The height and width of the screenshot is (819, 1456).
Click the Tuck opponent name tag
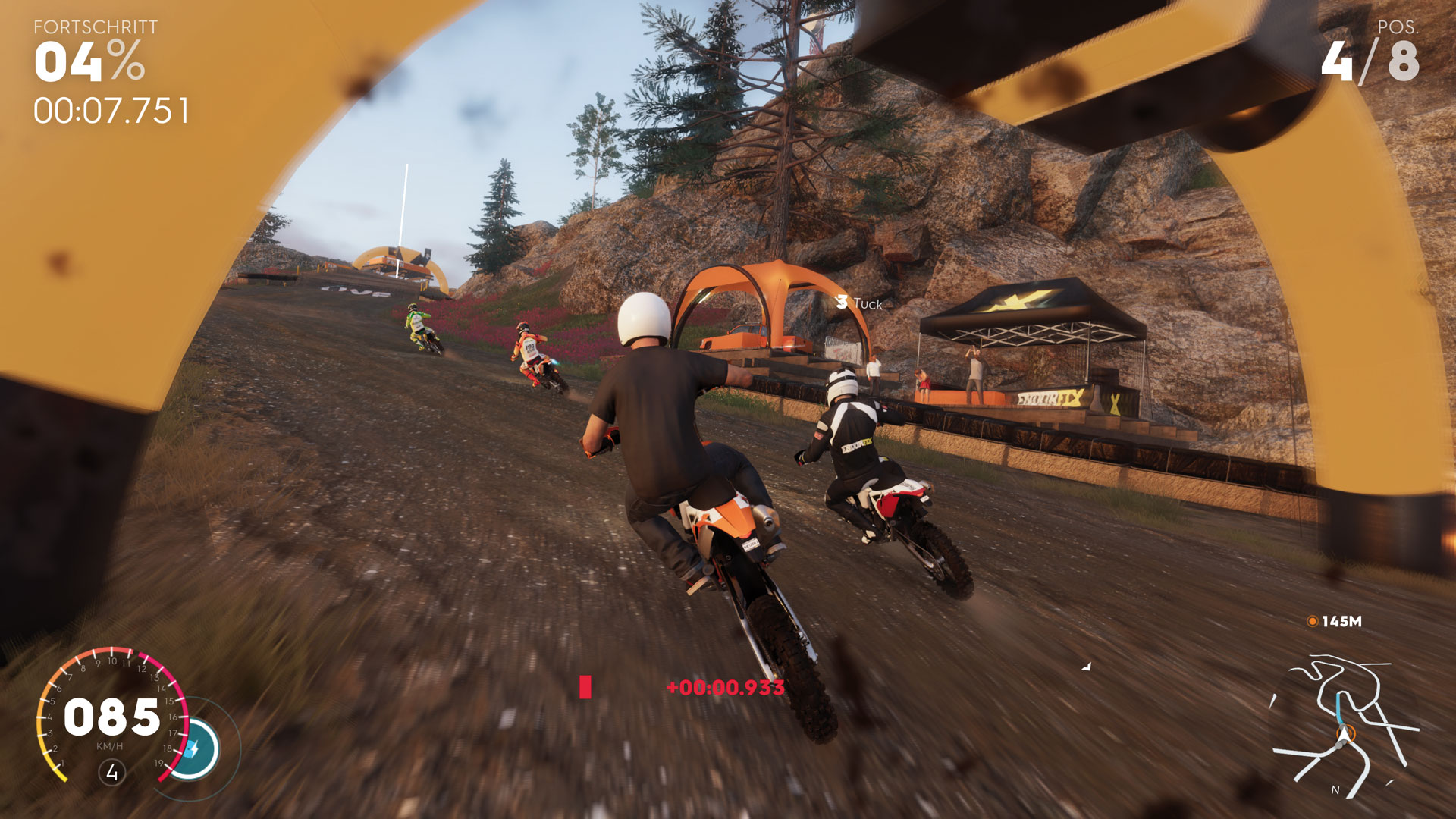[860, 303]
